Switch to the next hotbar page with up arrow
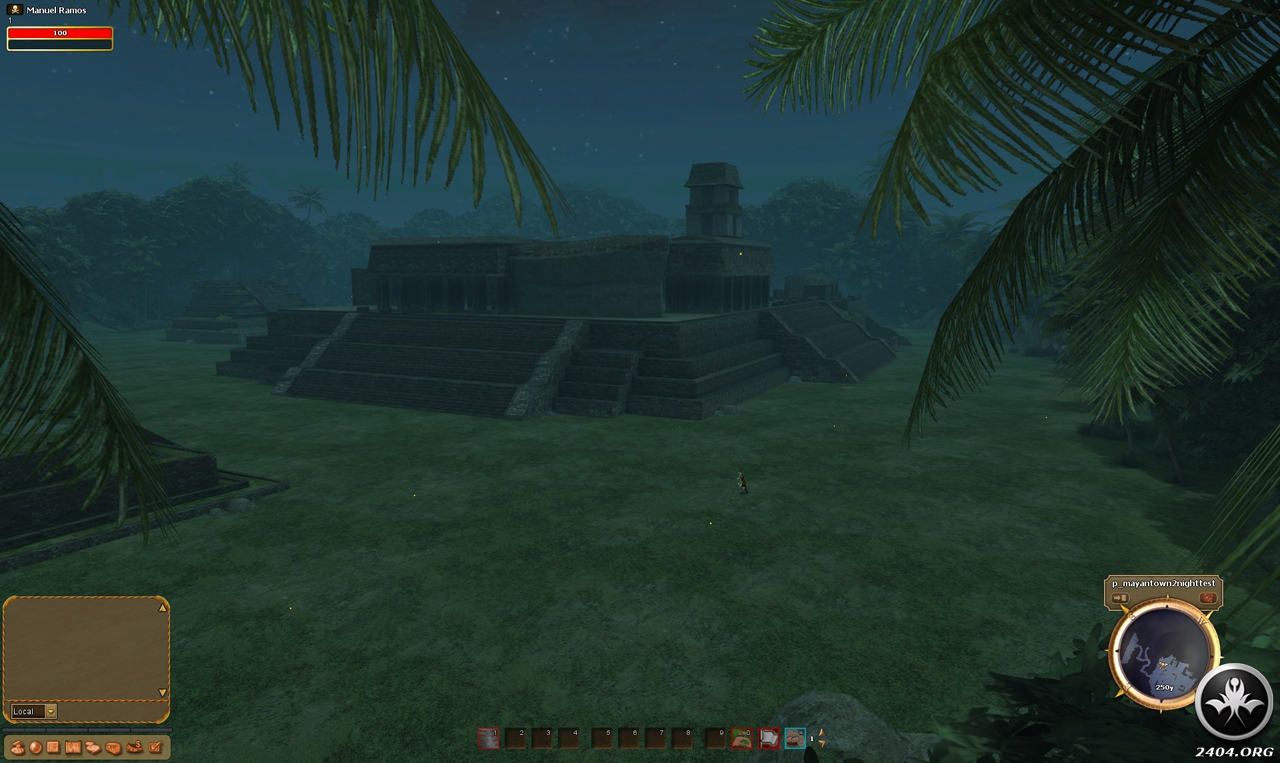1280x763 pixels. [x=821, y=732]
